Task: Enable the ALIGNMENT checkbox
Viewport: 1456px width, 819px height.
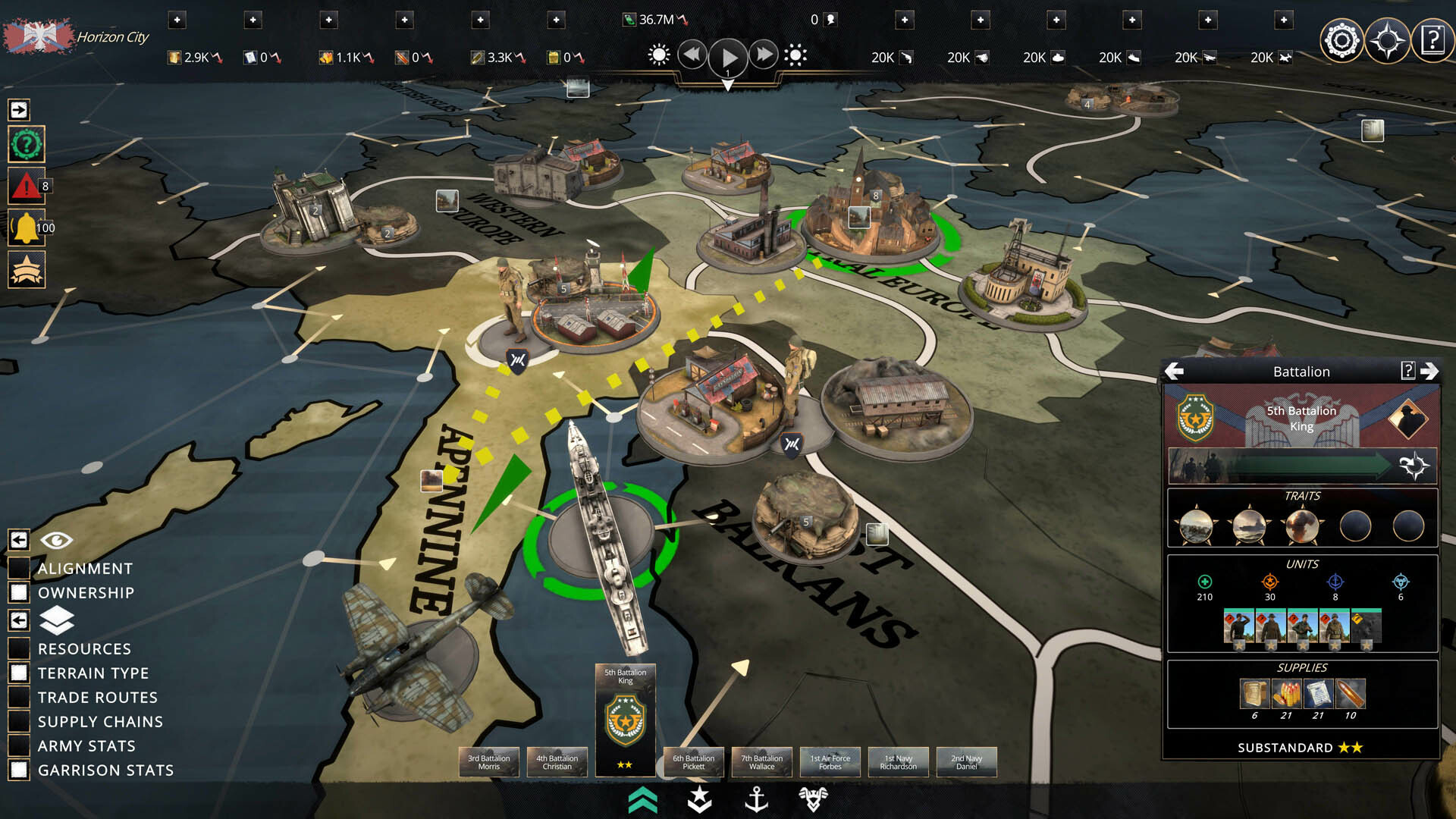Action: pos(20,568)
